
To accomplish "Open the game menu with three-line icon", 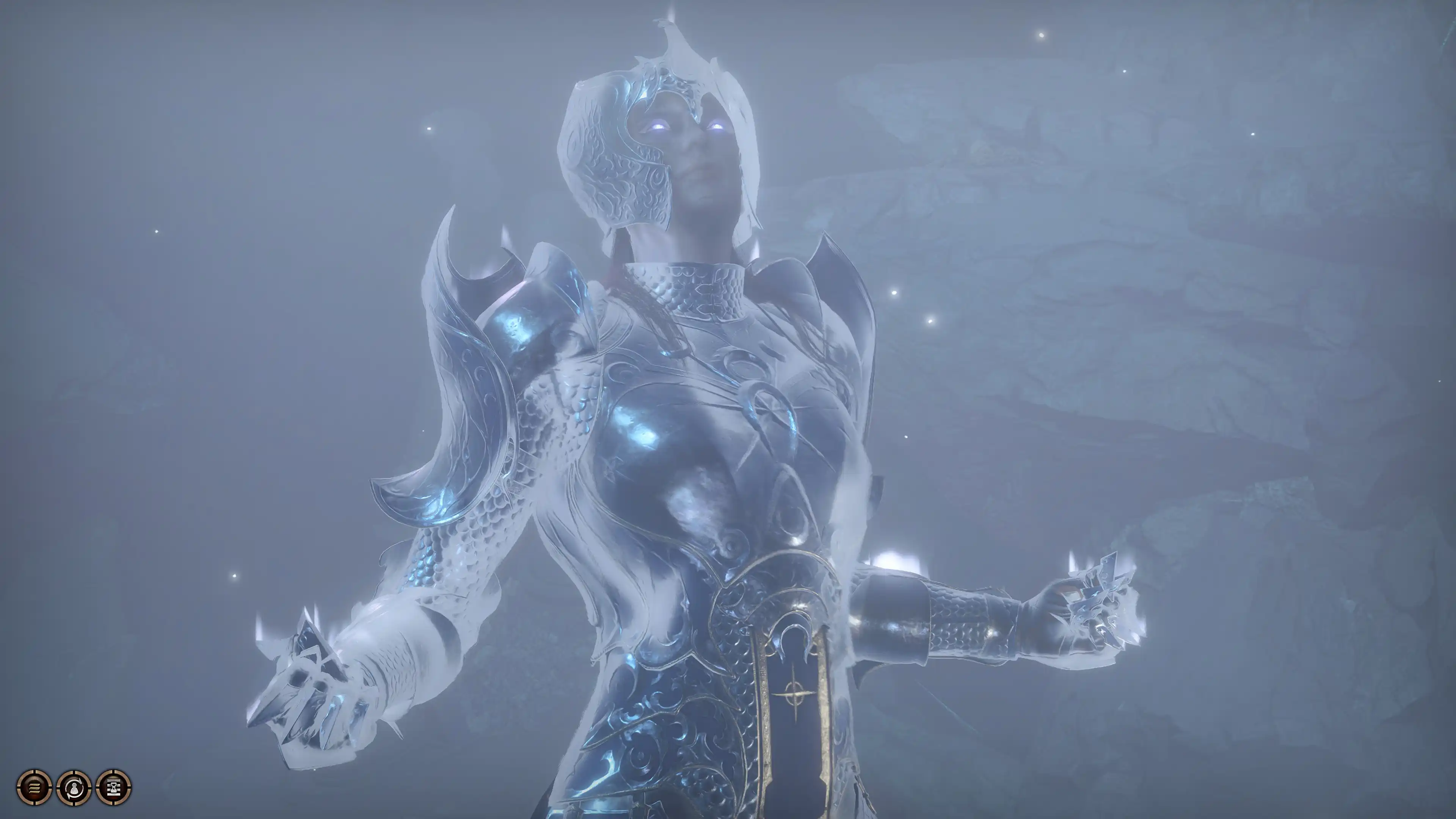I will pyautogui.click(x=34, y=786).
